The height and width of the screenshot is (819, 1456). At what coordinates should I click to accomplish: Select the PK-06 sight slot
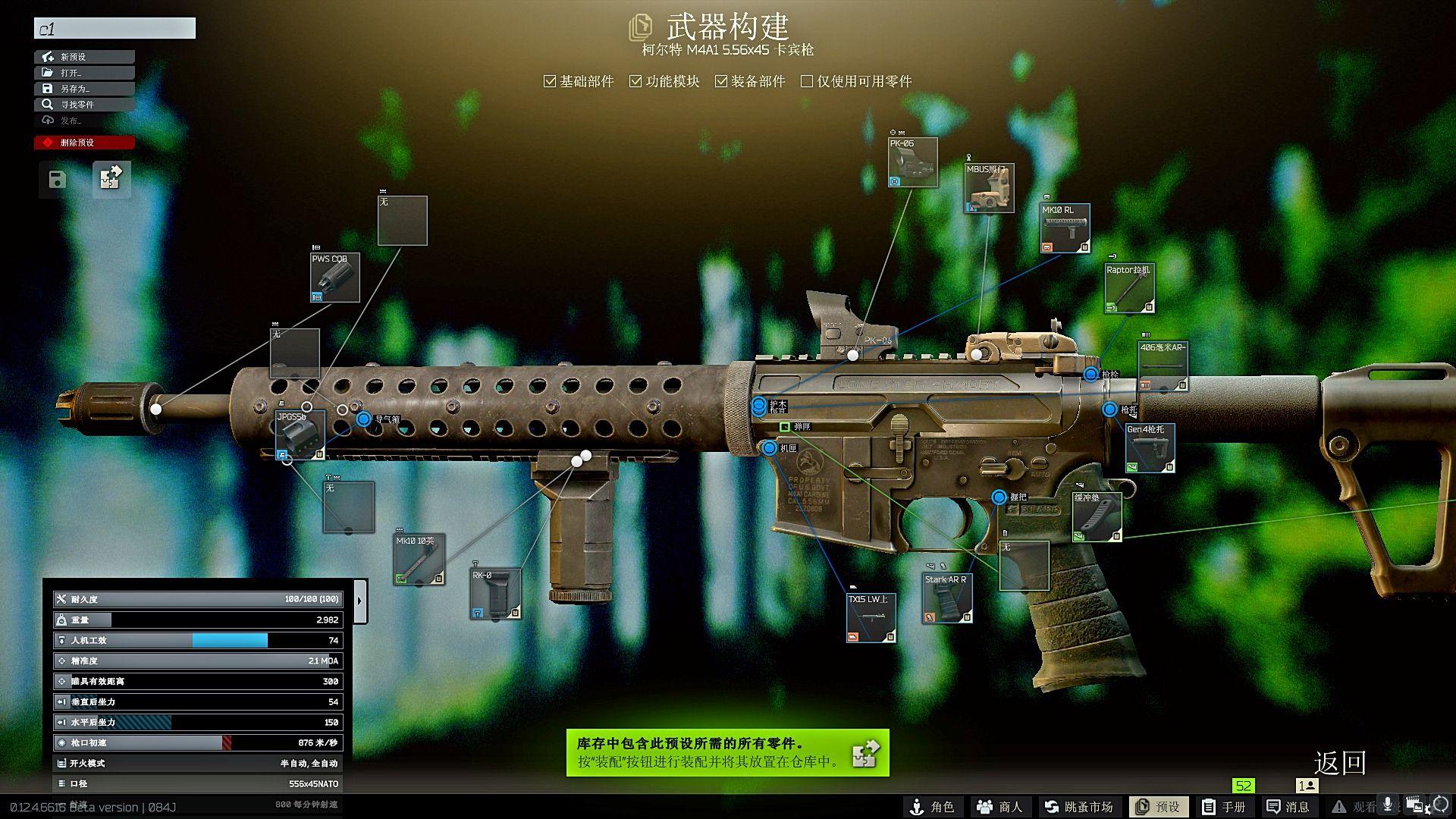913,162
